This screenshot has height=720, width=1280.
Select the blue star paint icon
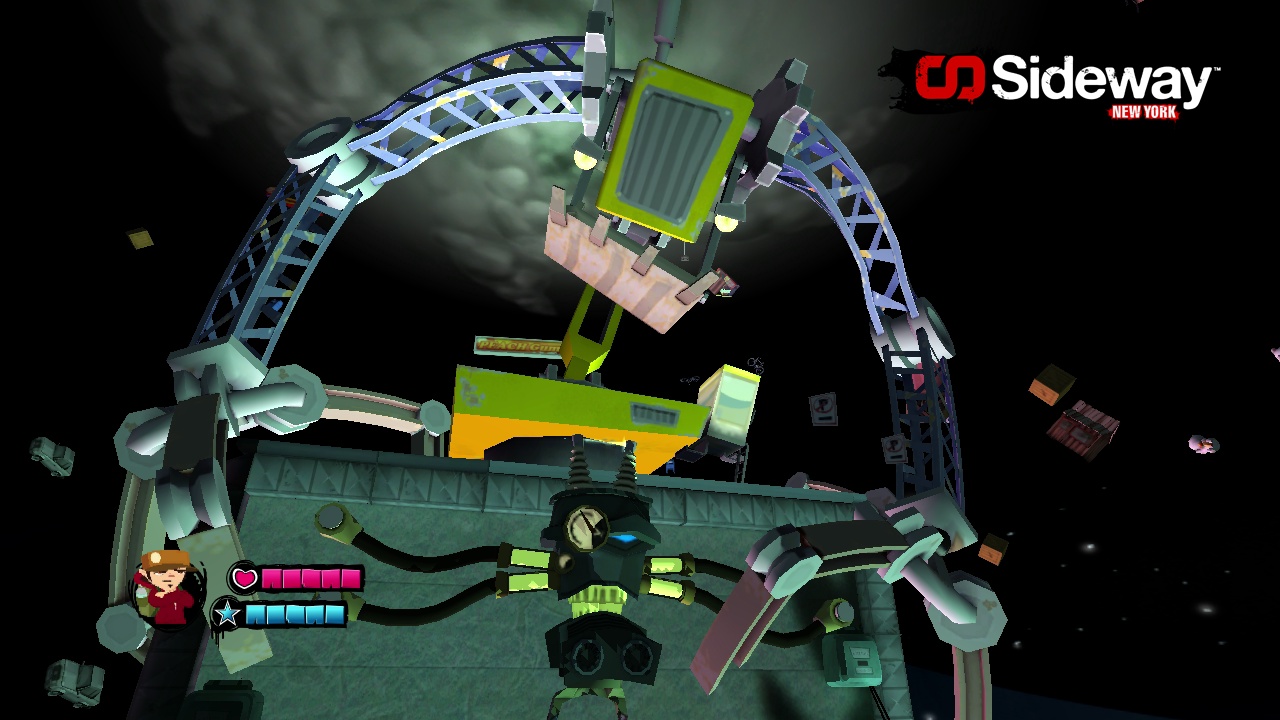[228, 613]
